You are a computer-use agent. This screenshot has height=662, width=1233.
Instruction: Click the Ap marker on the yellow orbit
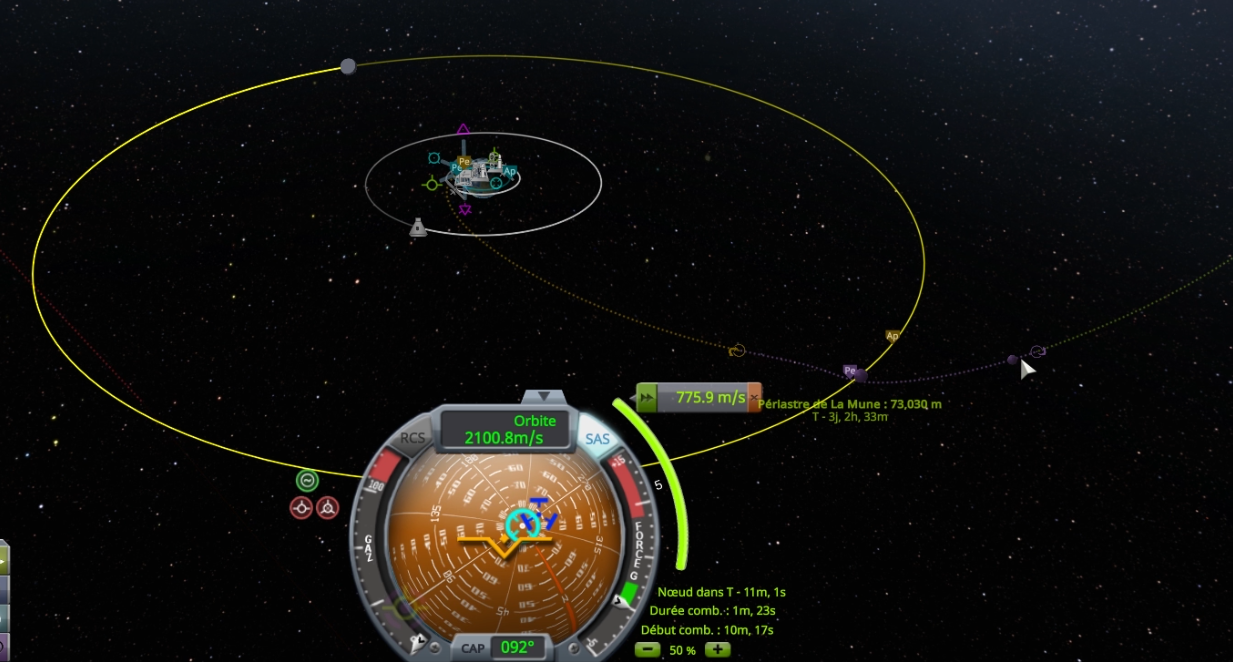click(x=892, y=336)
